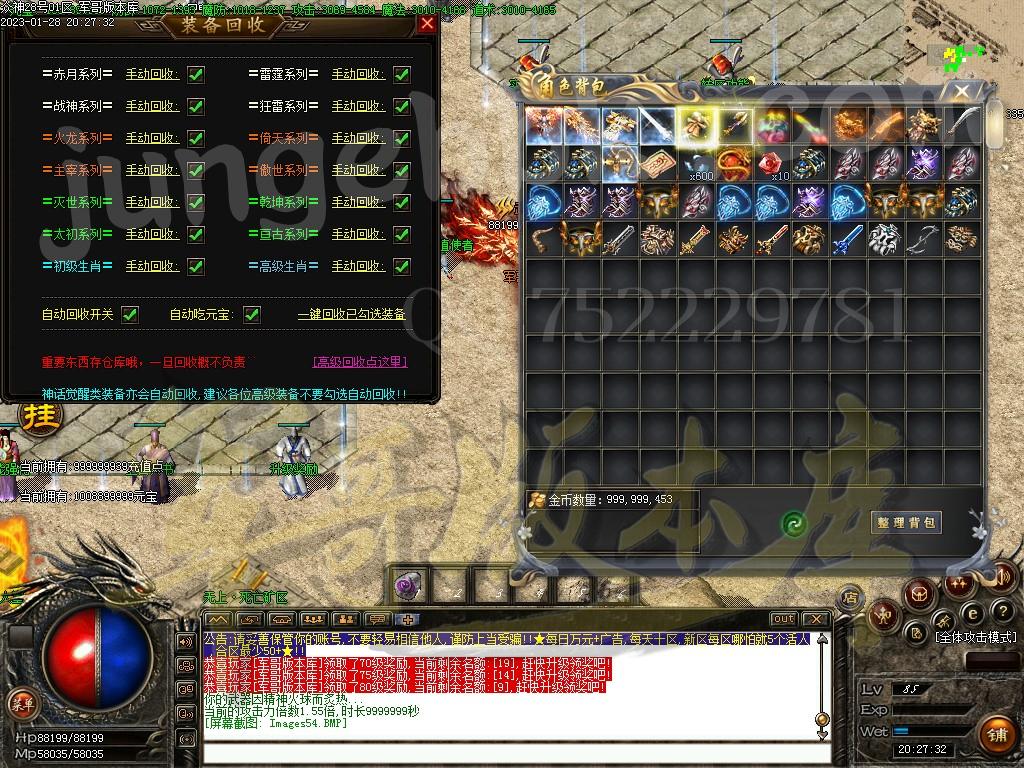The height and width of the screenshot is (768, 1024).
Task: Close the 角色背包 inventory window
Action: coord(962,92)
